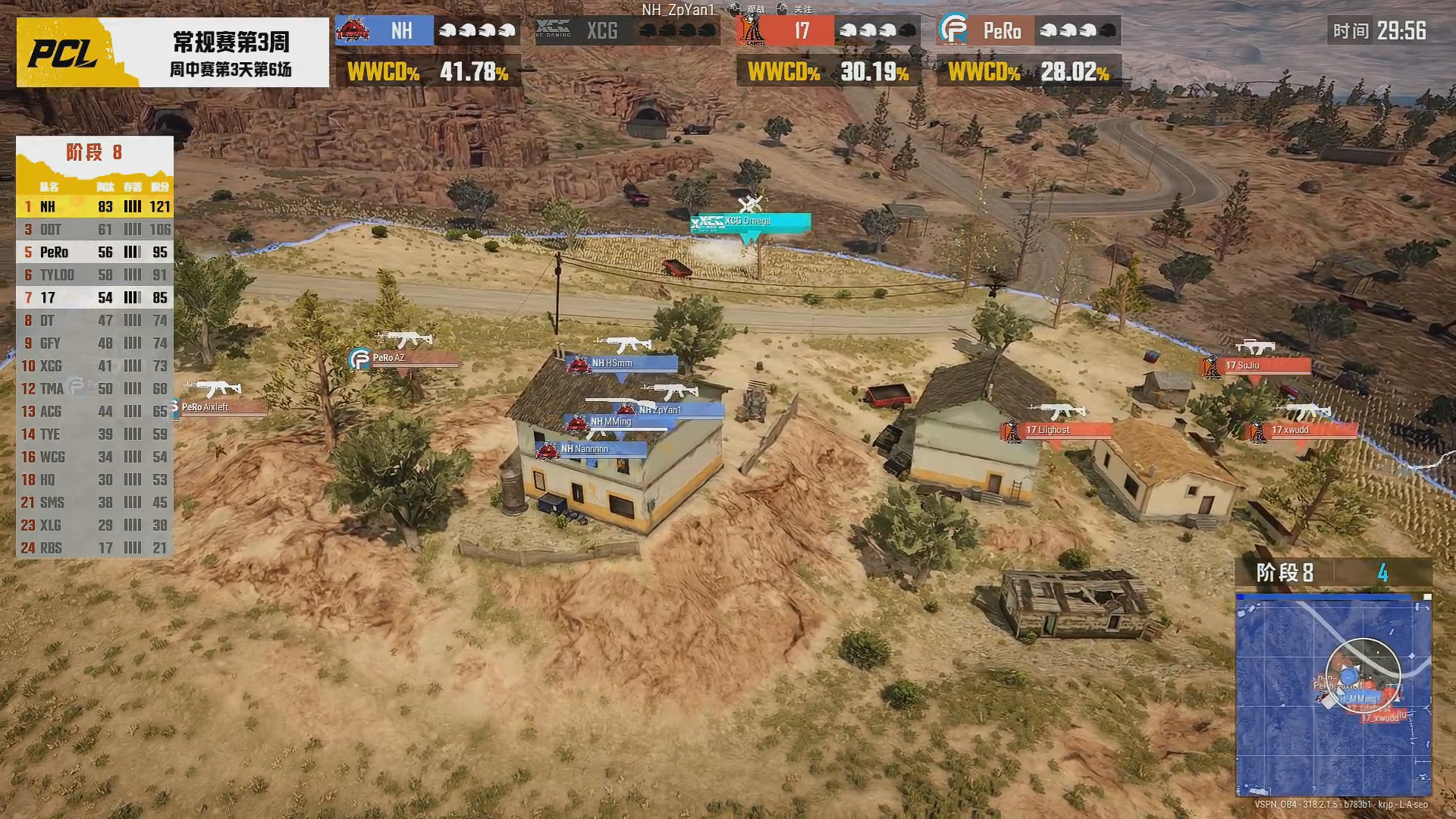Image resolution: width=1456 pixels, height=819 pixels.
Task: Select the DDT row in the standings
Action: coord(95,229)
